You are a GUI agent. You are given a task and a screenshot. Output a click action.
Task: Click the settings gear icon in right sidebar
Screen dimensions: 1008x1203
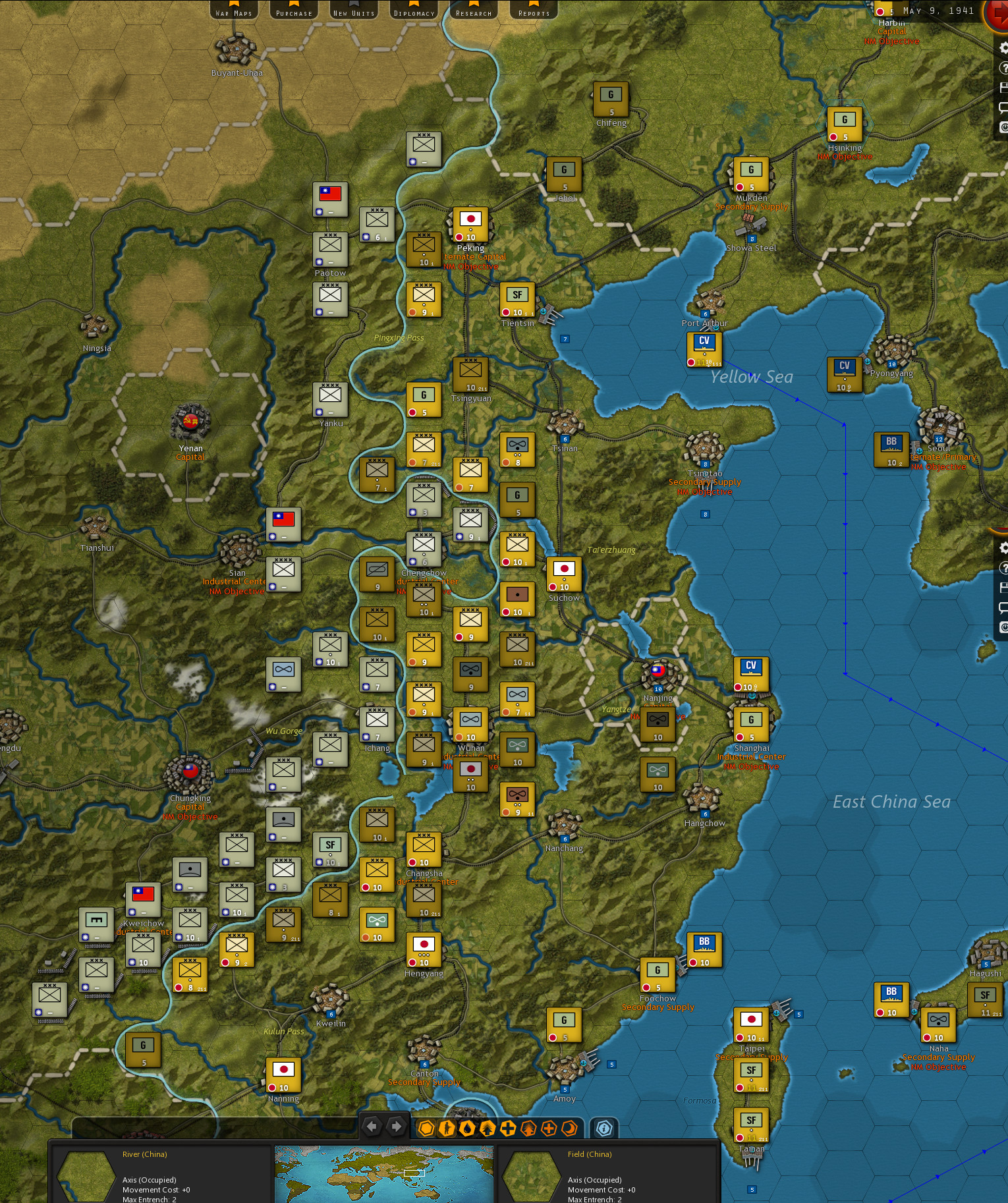point(1003,47)
